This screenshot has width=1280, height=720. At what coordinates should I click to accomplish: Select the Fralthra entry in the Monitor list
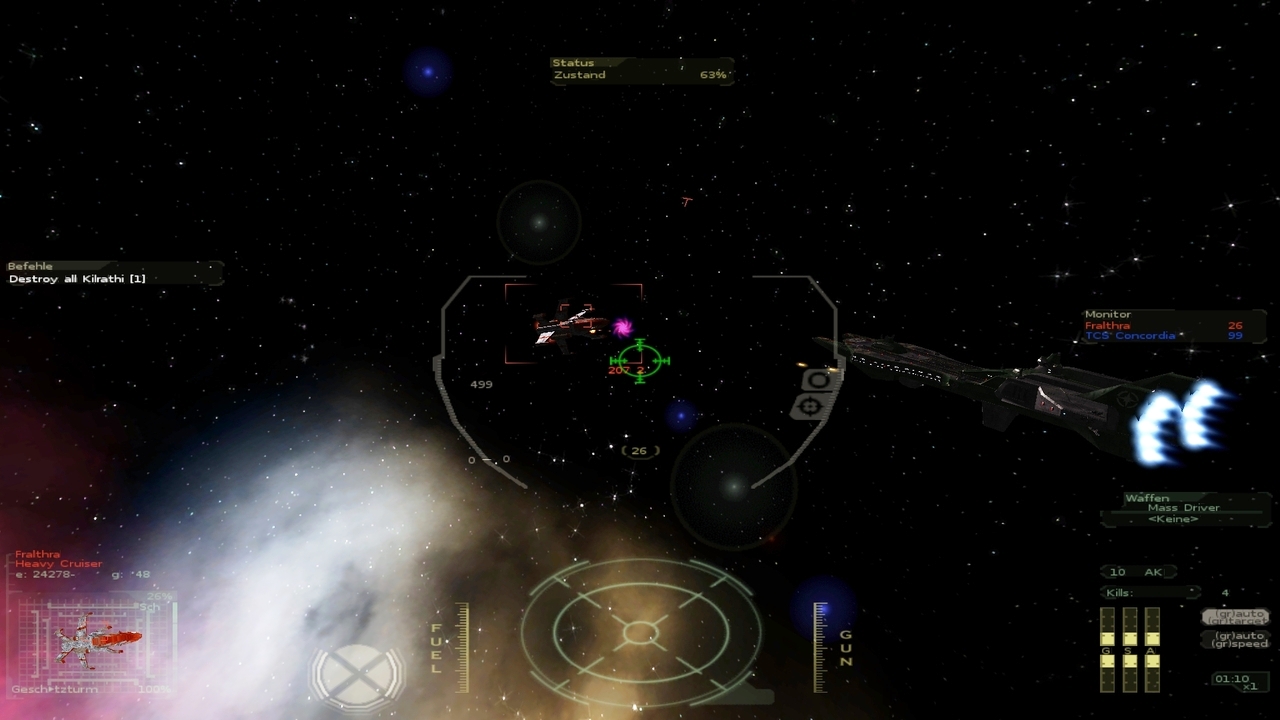(x=1108, y=326)
